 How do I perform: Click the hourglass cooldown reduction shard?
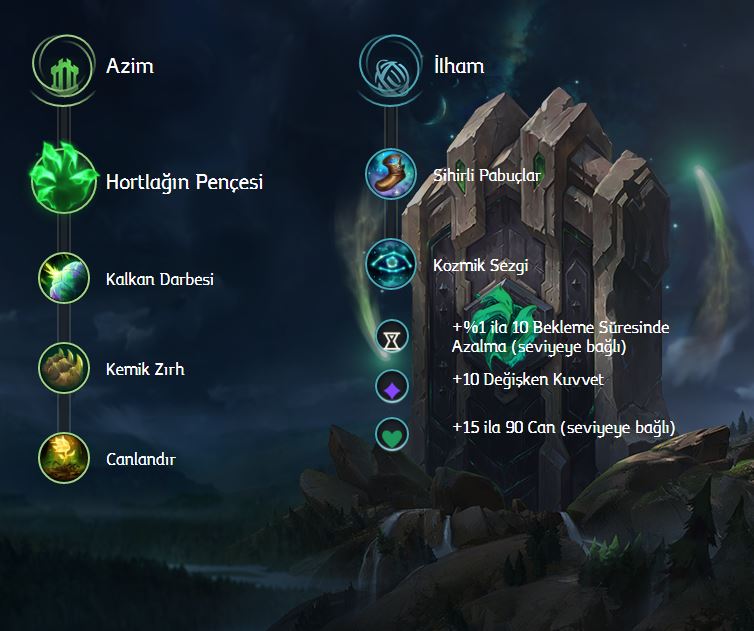coord(391,337)
